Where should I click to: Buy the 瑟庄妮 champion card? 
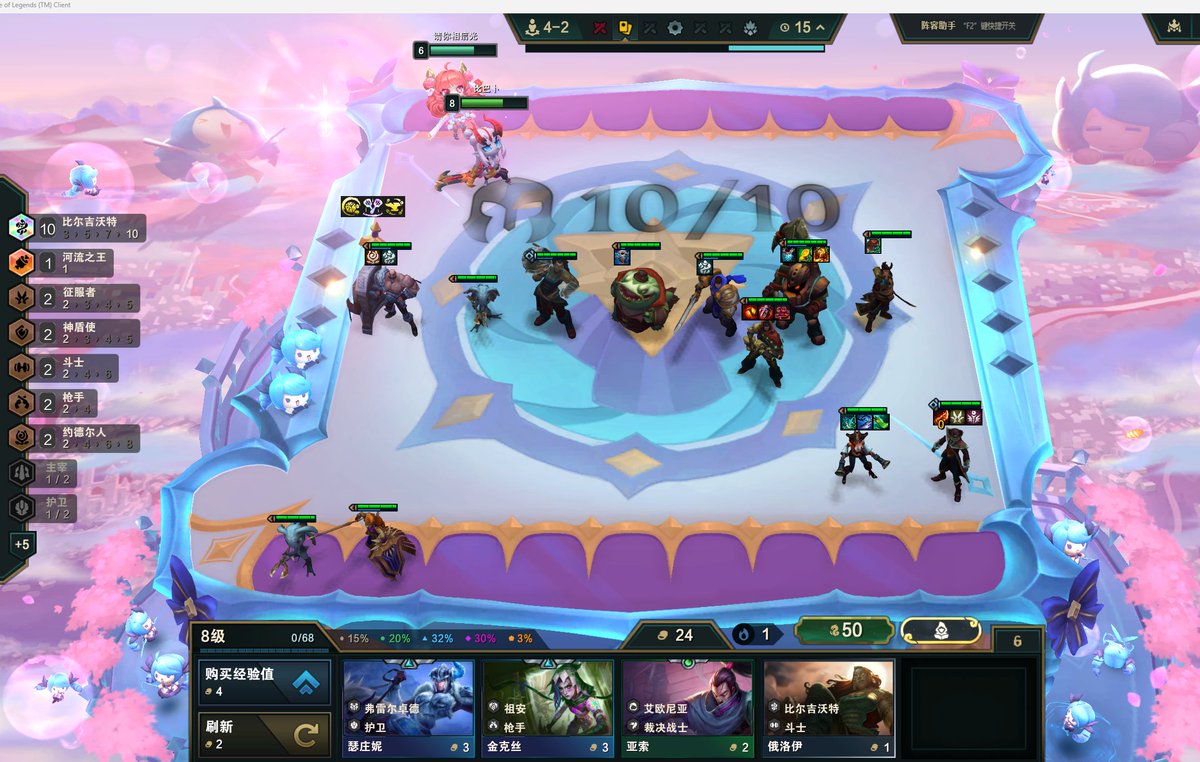pos(409,707)
